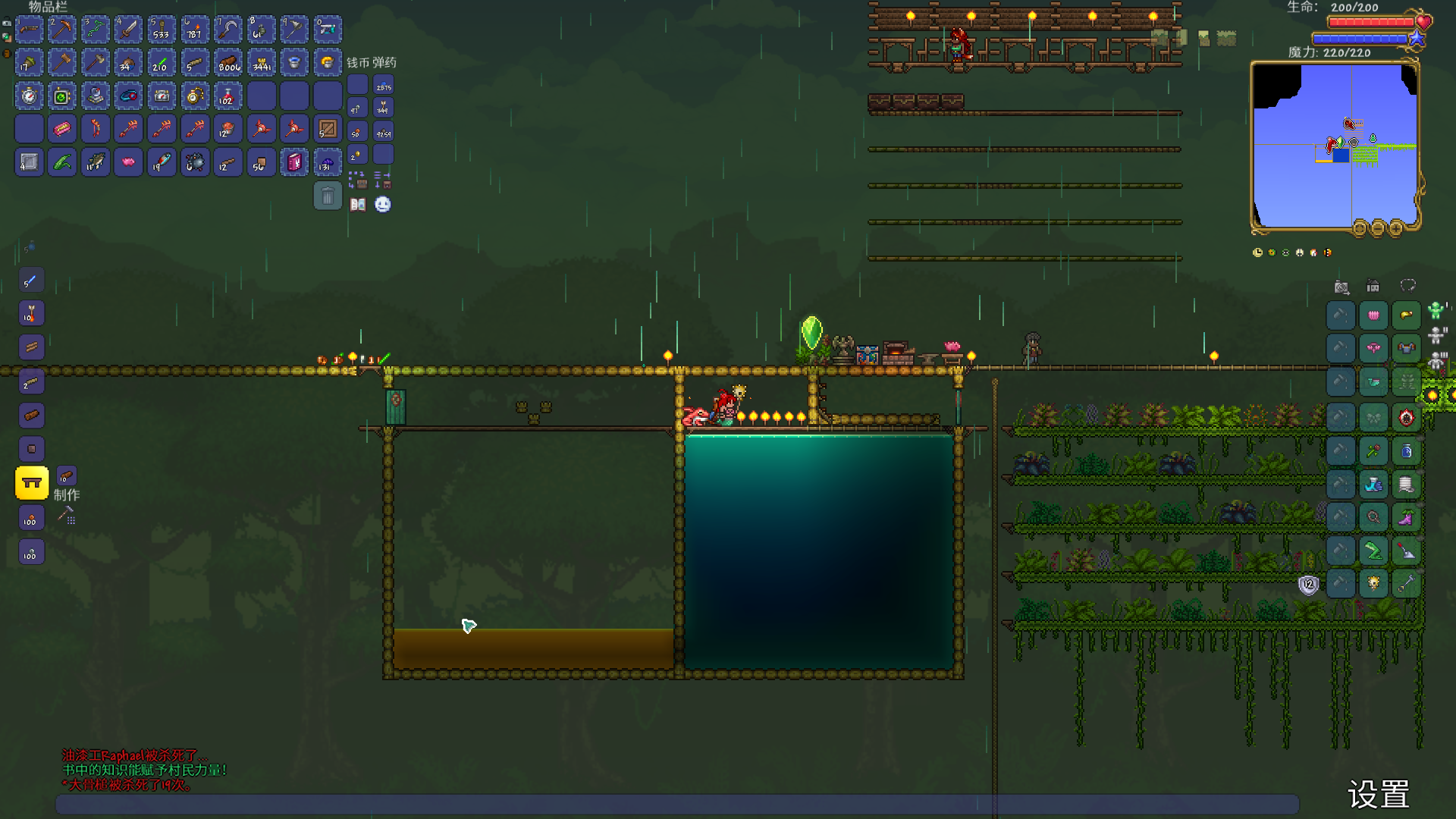Select the stopwatch inventory item
Screen dimensions: 1456x819
pyautogui.click(x=29, y=96)
